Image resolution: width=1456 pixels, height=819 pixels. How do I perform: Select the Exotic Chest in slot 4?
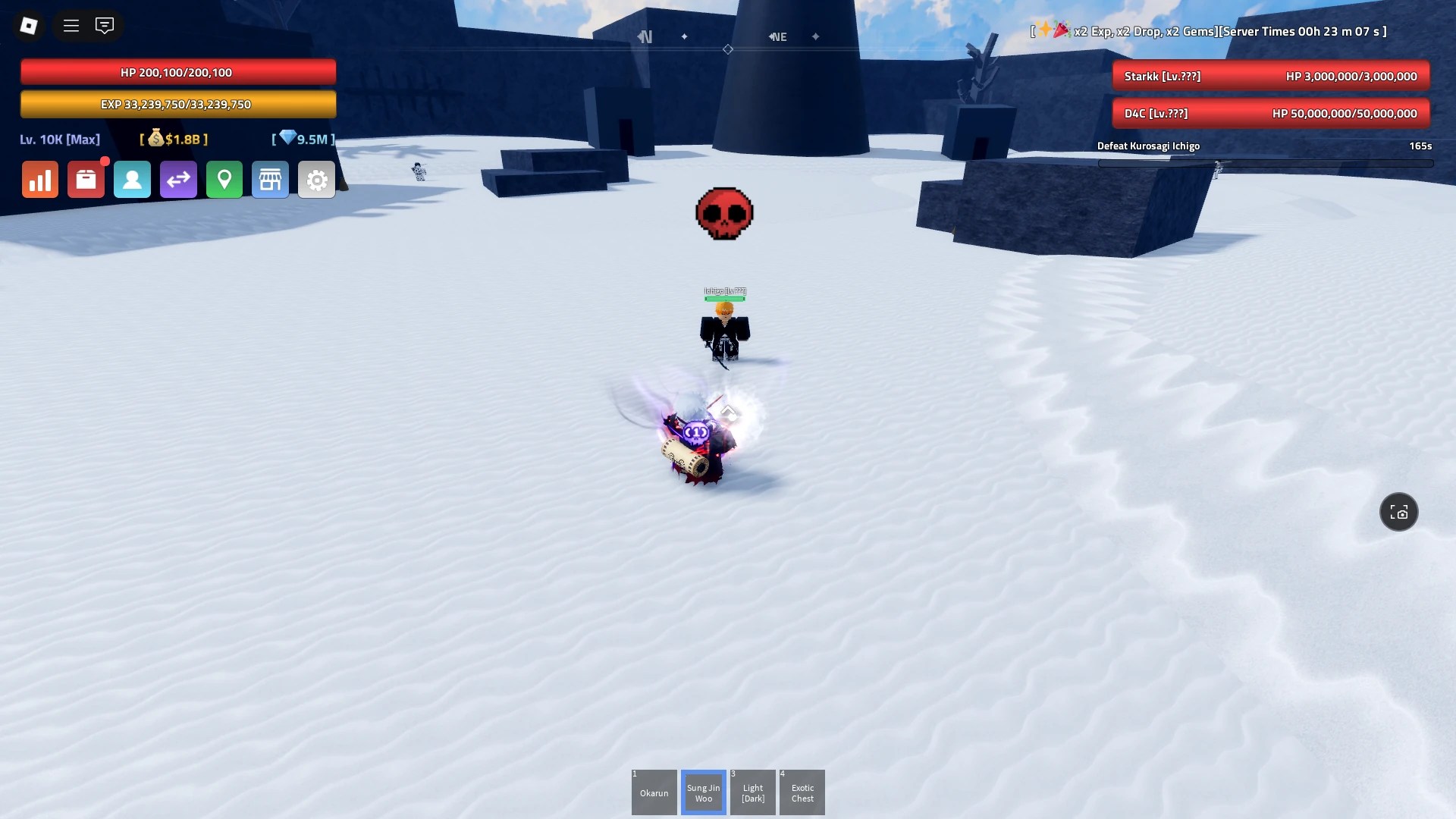coord(803,792)
